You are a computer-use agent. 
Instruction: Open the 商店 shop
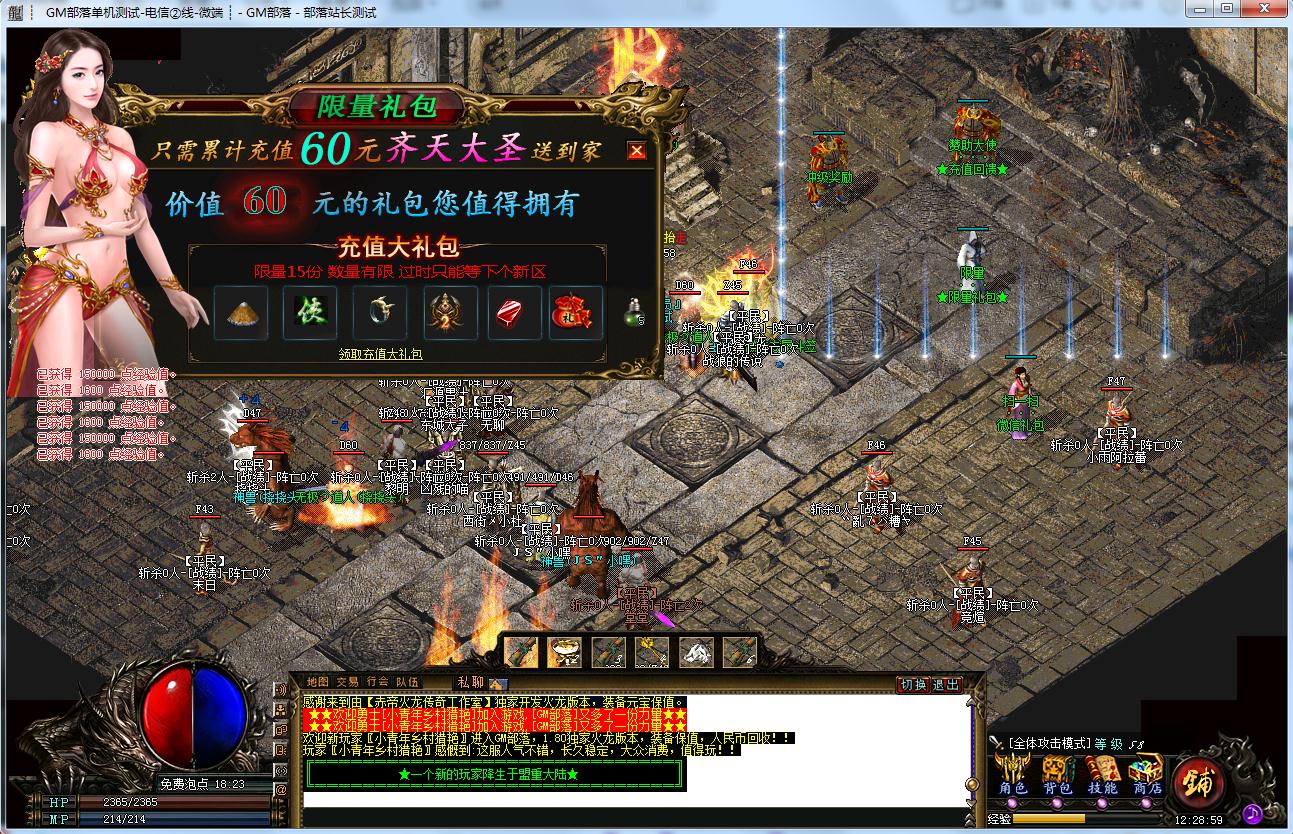(1146, 776)
